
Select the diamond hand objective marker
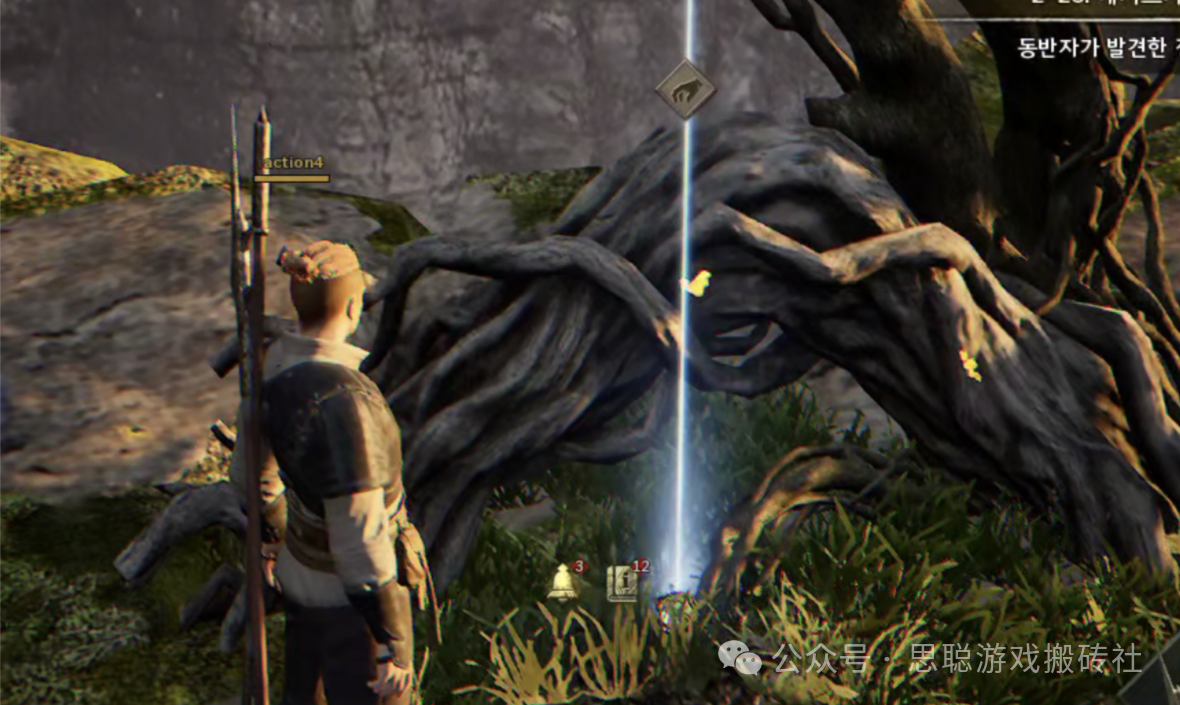686,89
